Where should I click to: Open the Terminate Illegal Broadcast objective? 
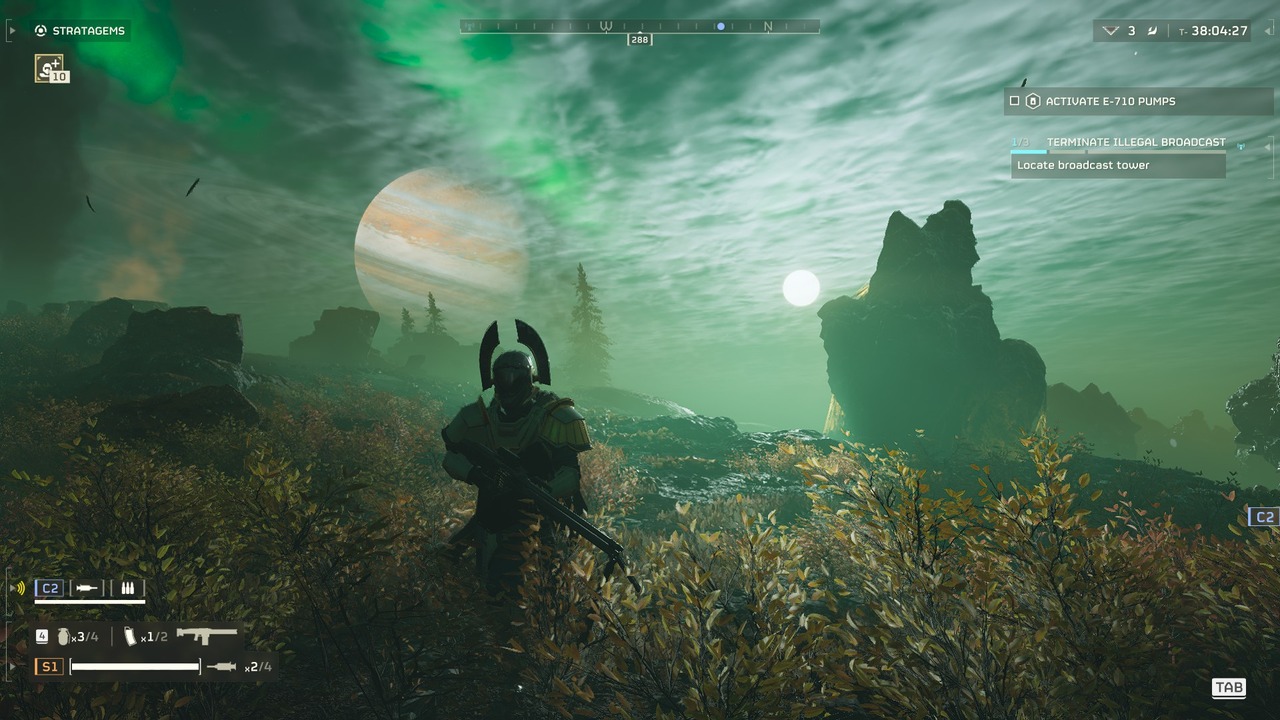point(1135,142)
